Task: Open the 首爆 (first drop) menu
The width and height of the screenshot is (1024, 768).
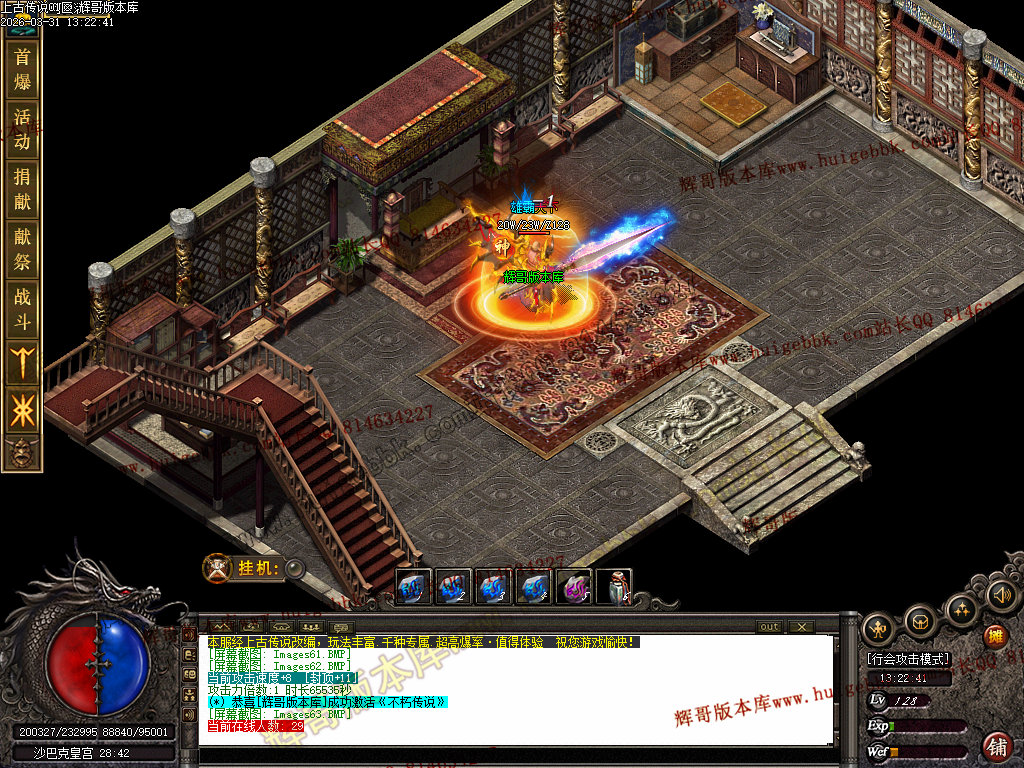Action: click(22, 69)
